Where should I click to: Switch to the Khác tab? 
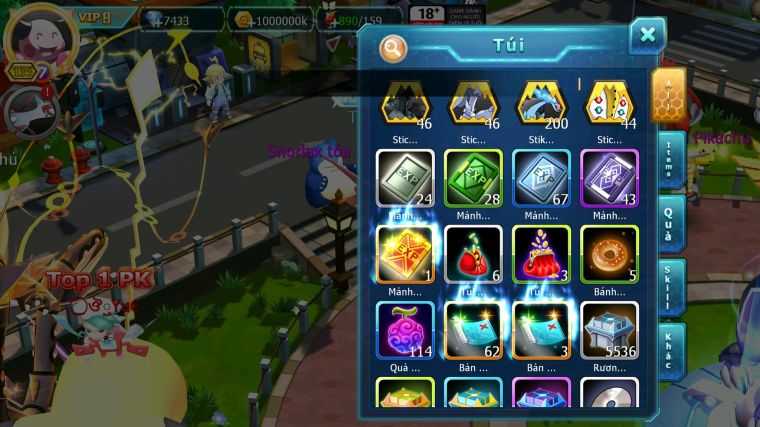coord(670,350)
